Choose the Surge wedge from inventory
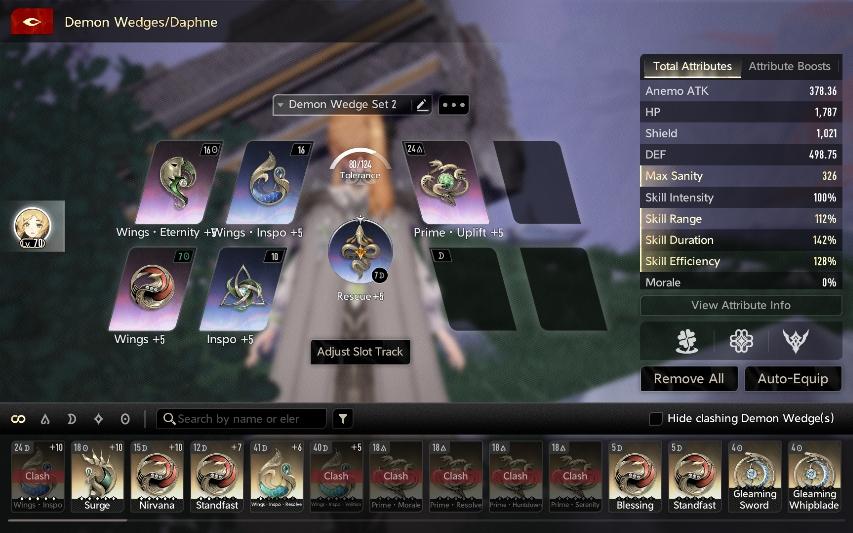853x533 pixels. pyautogui.click(x=97, y=475)
